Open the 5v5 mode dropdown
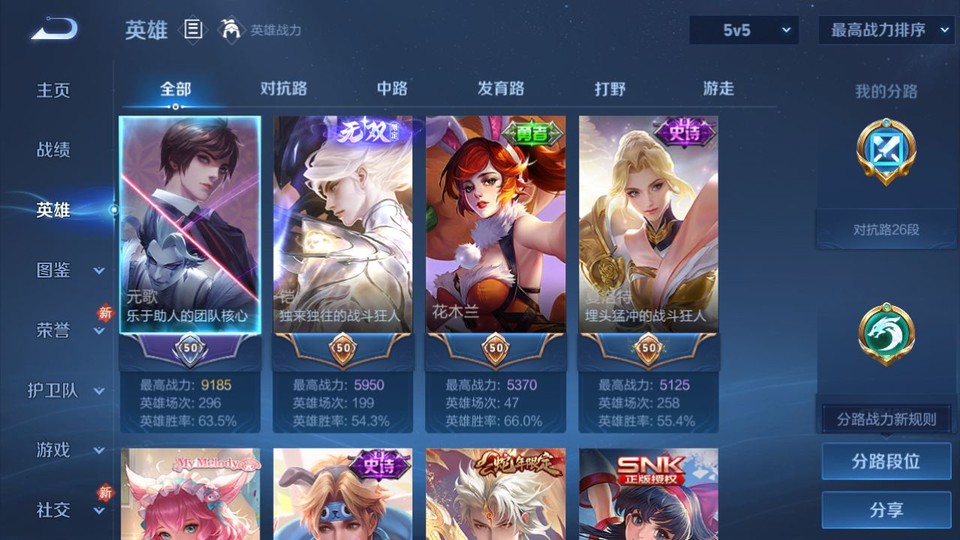Viewport: 960px width, 540px height. click(x=743, y=31)
